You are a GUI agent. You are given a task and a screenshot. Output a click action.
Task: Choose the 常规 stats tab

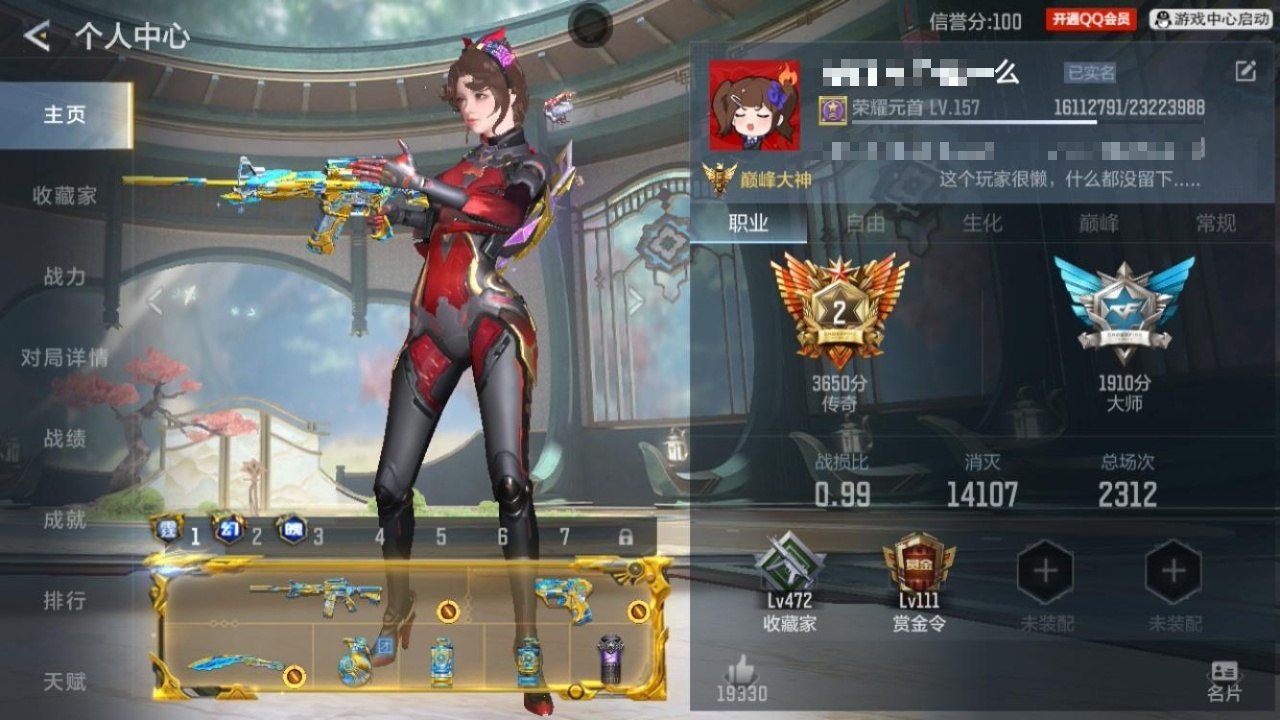(x=1215, y=223)
